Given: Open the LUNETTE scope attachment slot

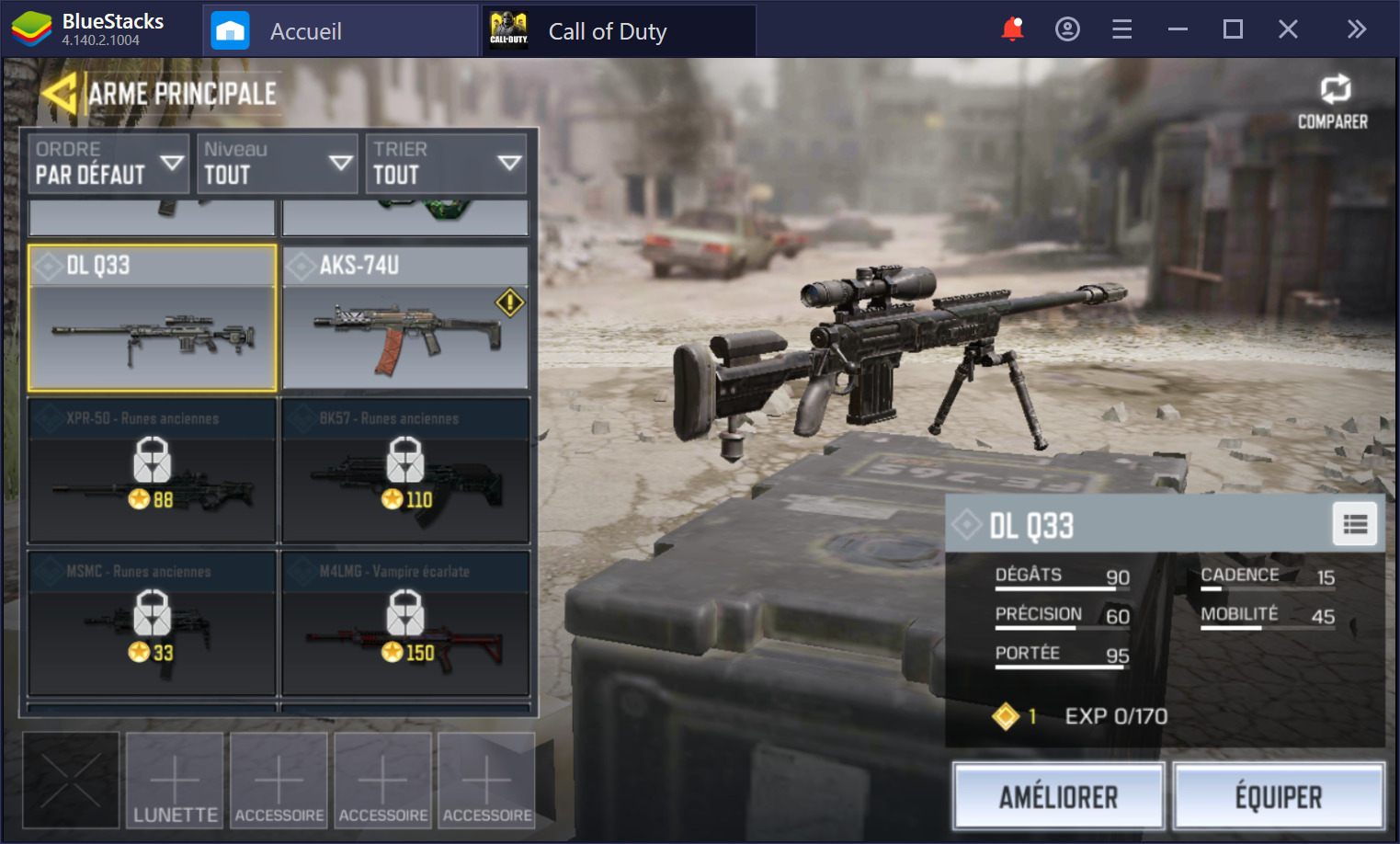Looking at the screenshot, I should click(174, 780).
